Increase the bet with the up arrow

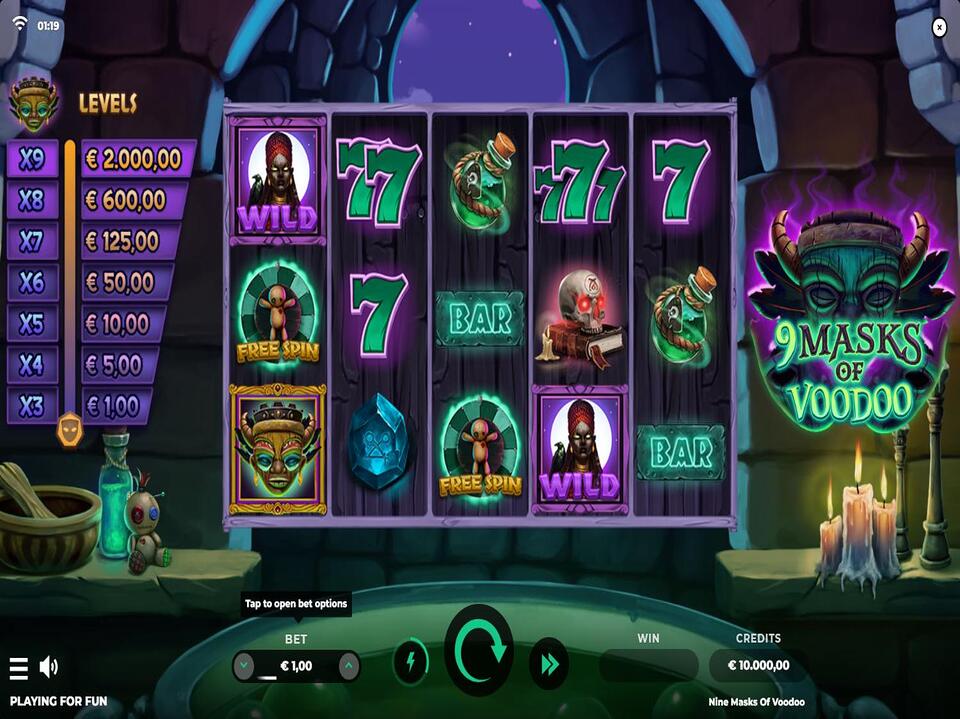[x=348, y=665]
